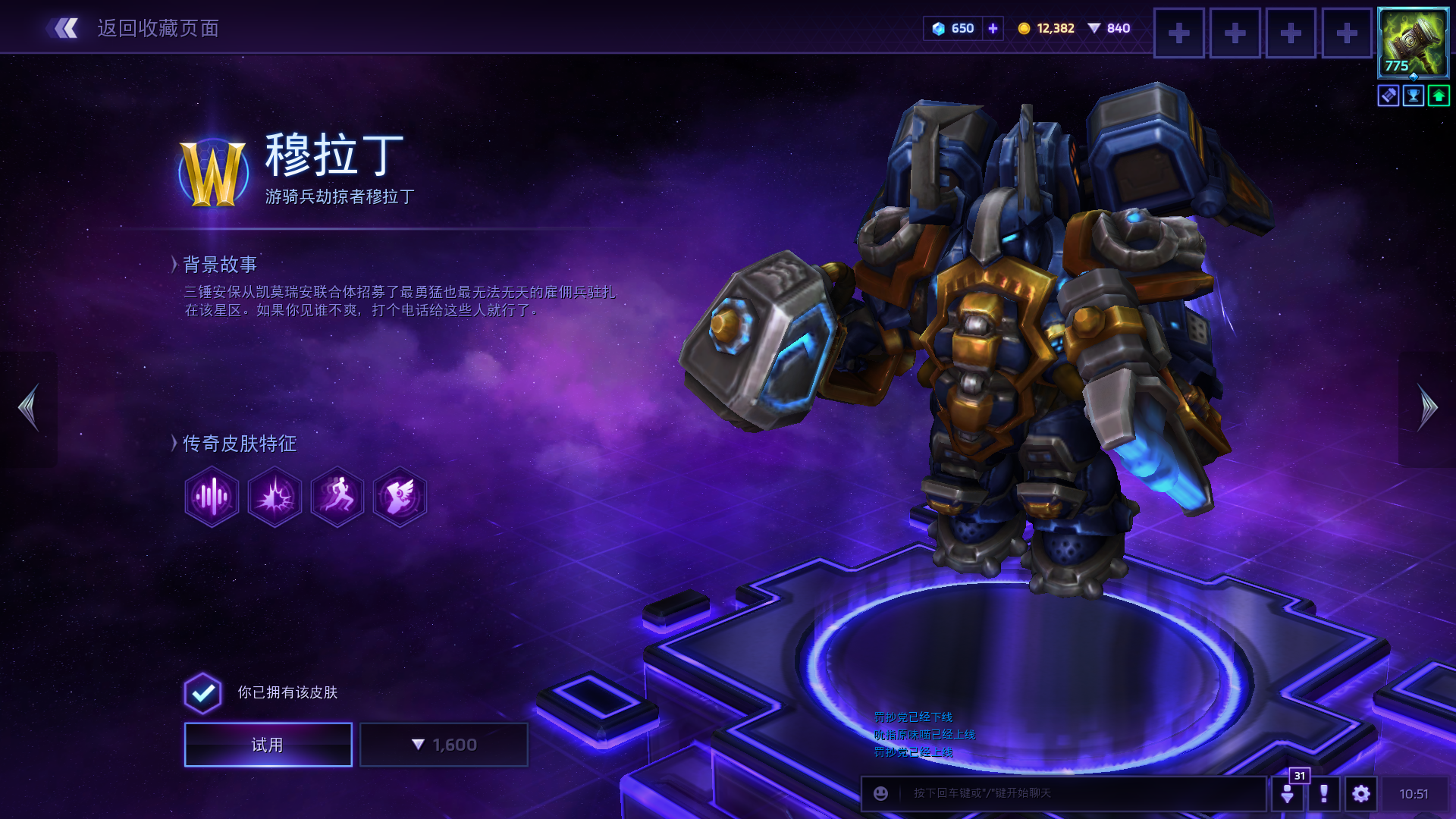
Task: Open the friends list showing 31
Action: coord(1288,793)
